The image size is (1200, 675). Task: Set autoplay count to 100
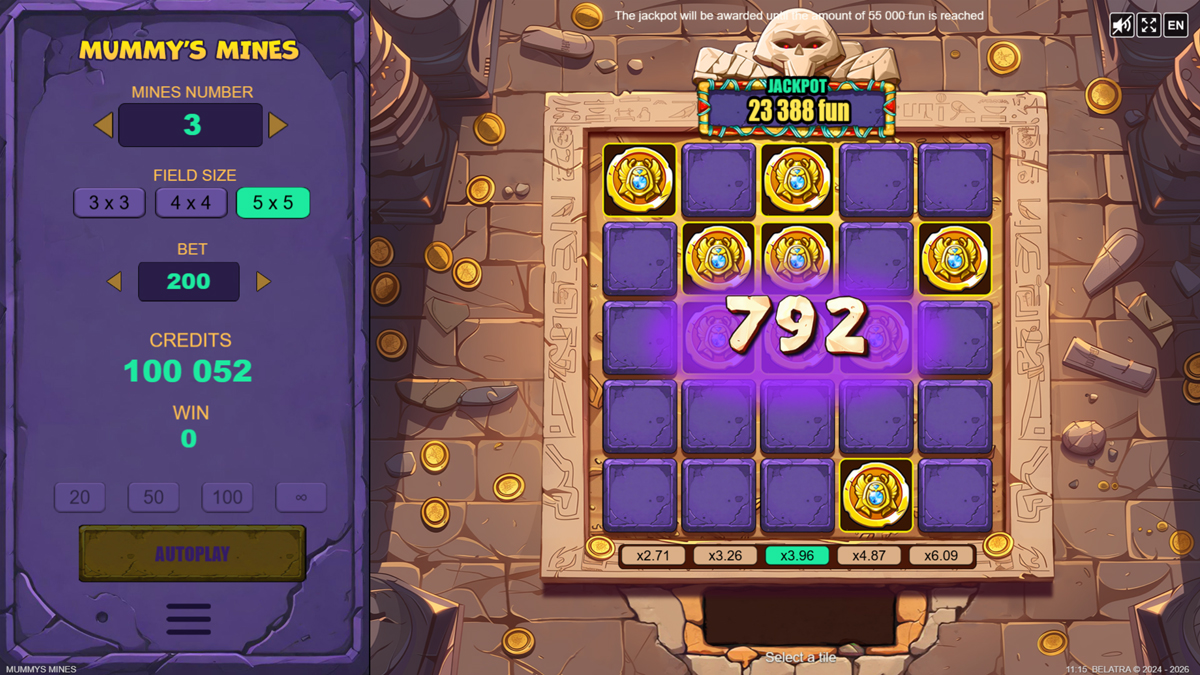click(x=227, y=497)
